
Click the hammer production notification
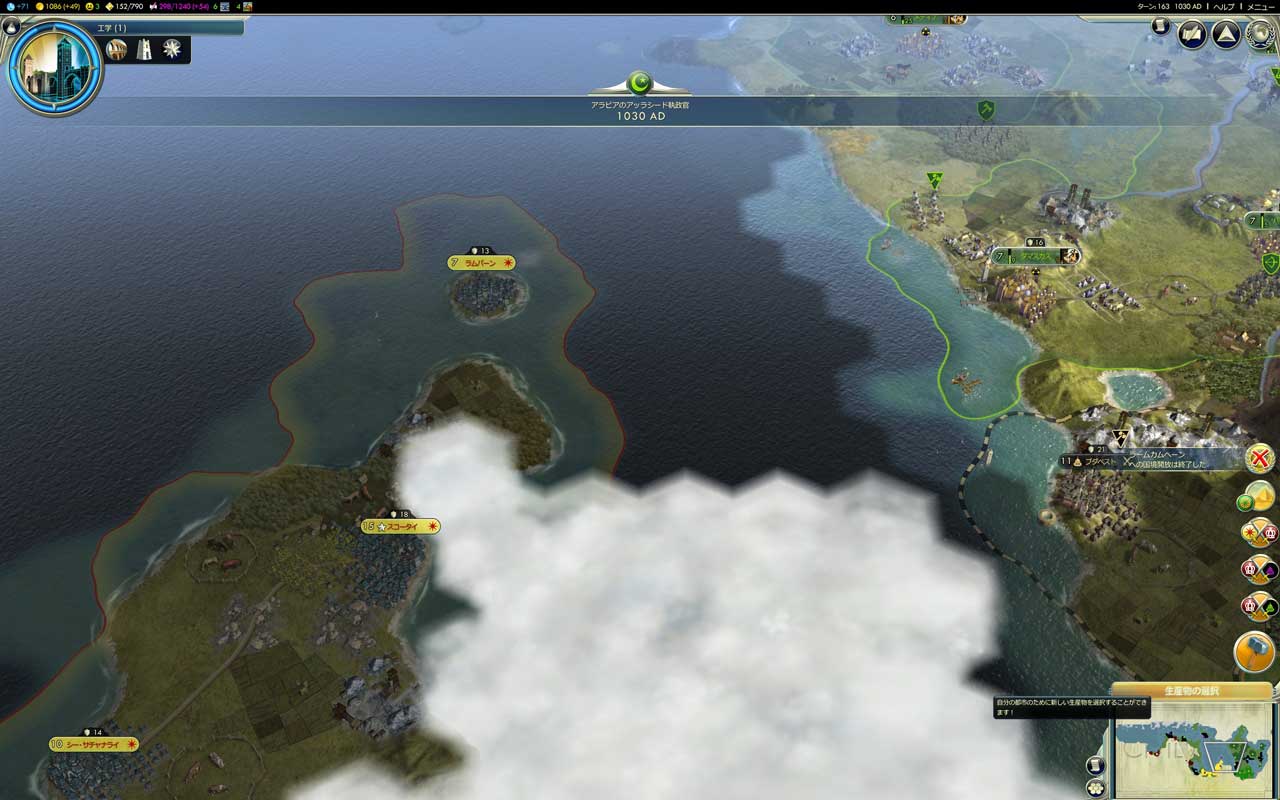pyautogui.click(x=1254, y=652)
